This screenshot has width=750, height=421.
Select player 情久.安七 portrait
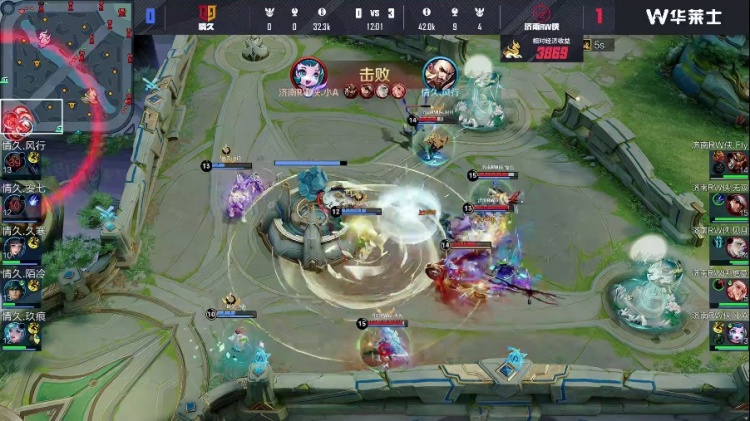(14, 205)
